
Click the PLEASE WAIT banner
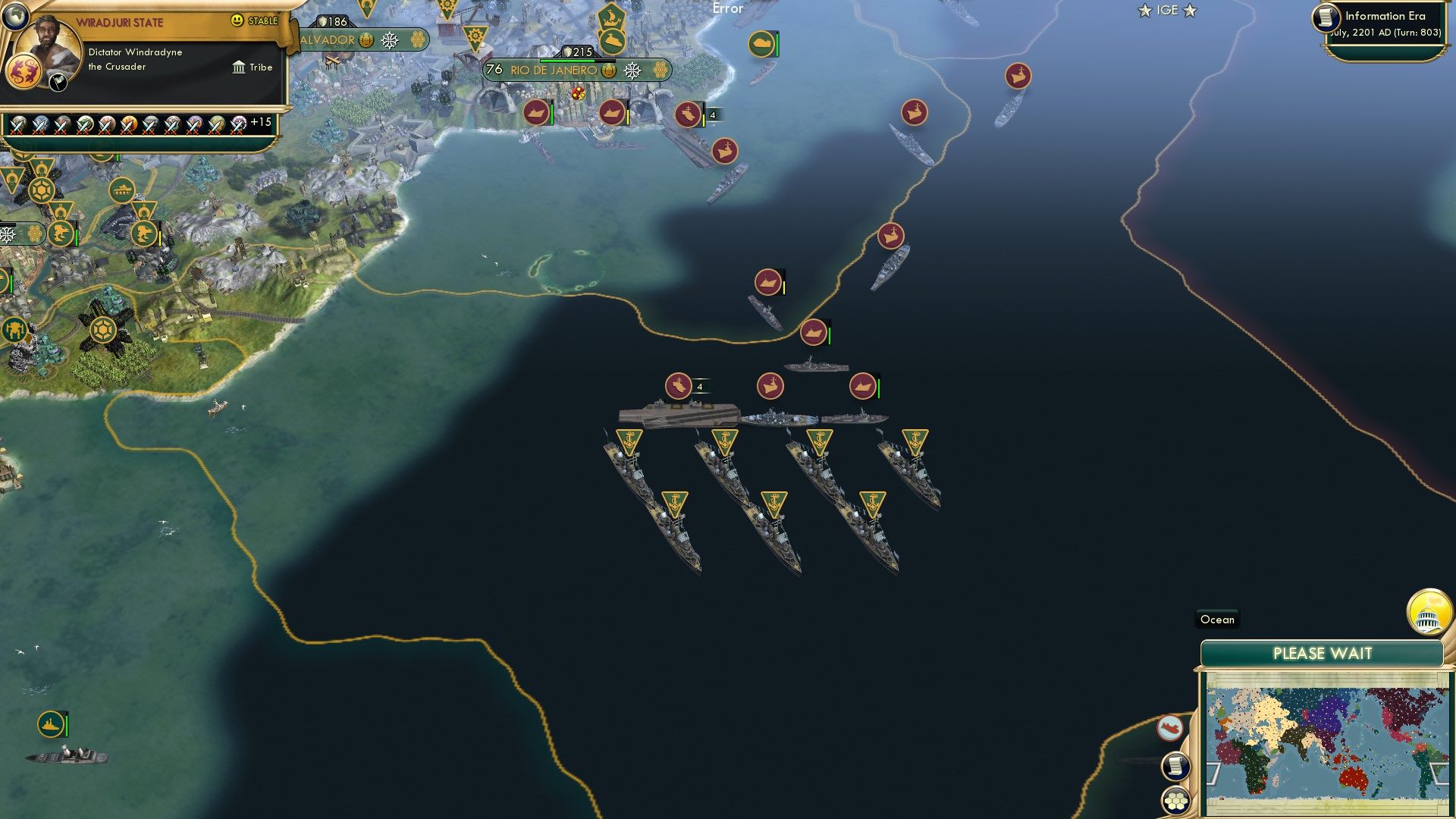tap(1324, 651)
